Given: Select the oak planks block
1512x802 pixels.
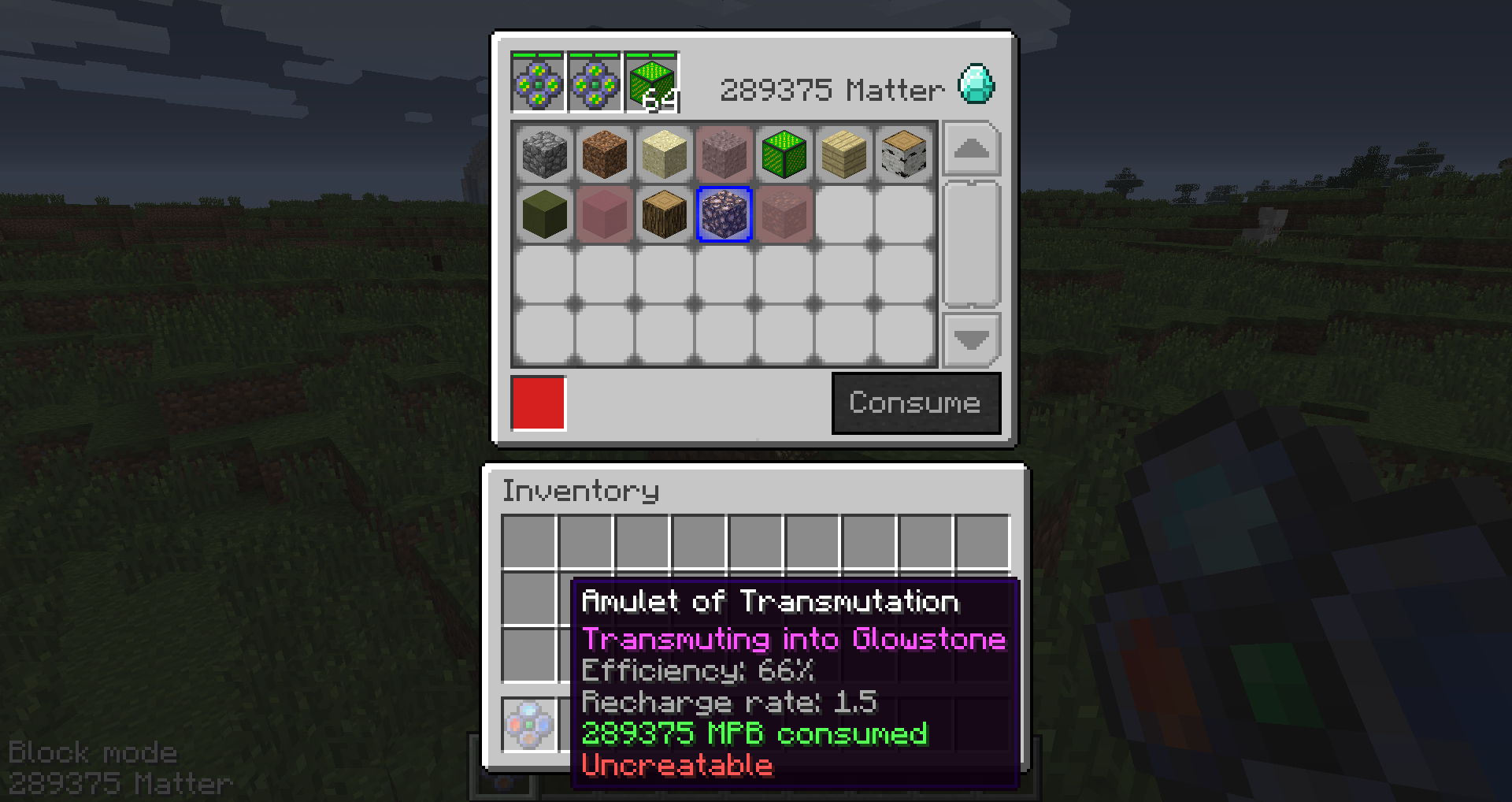Looking at the screenshot, I should [843, 154].
